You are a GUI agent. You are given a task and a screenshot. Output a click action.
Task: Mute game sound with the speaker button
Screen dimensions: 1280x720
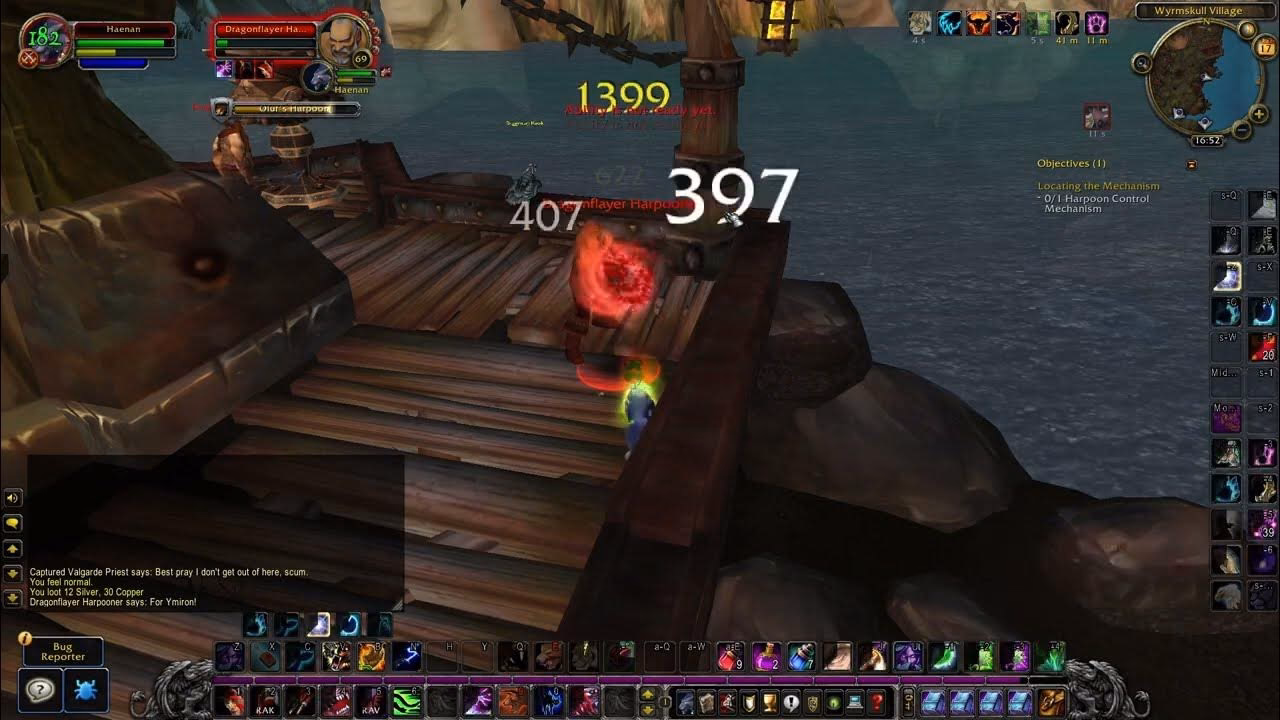[x=12, y=498]
